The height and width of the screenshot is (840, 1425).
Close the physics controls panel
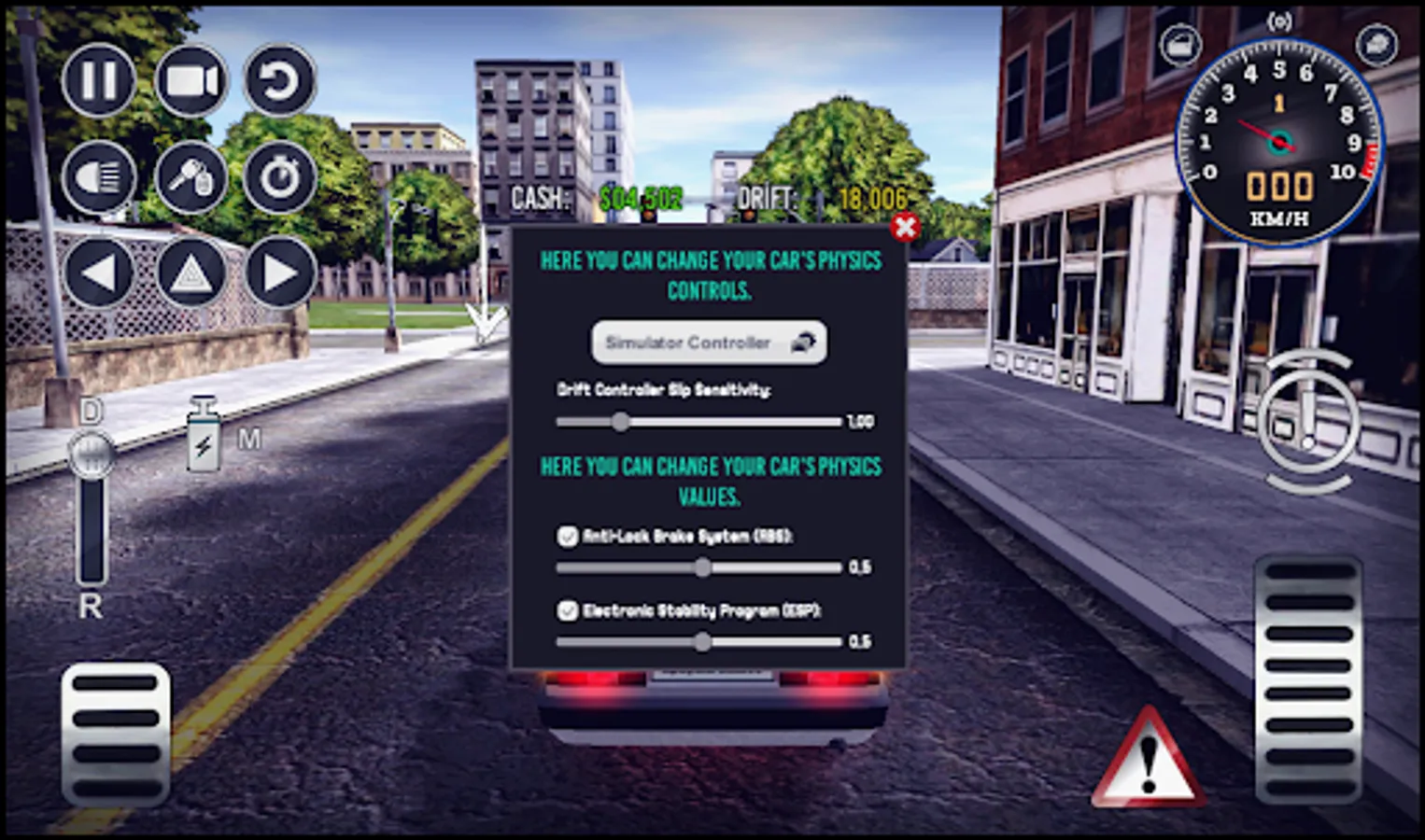point(904,229)
